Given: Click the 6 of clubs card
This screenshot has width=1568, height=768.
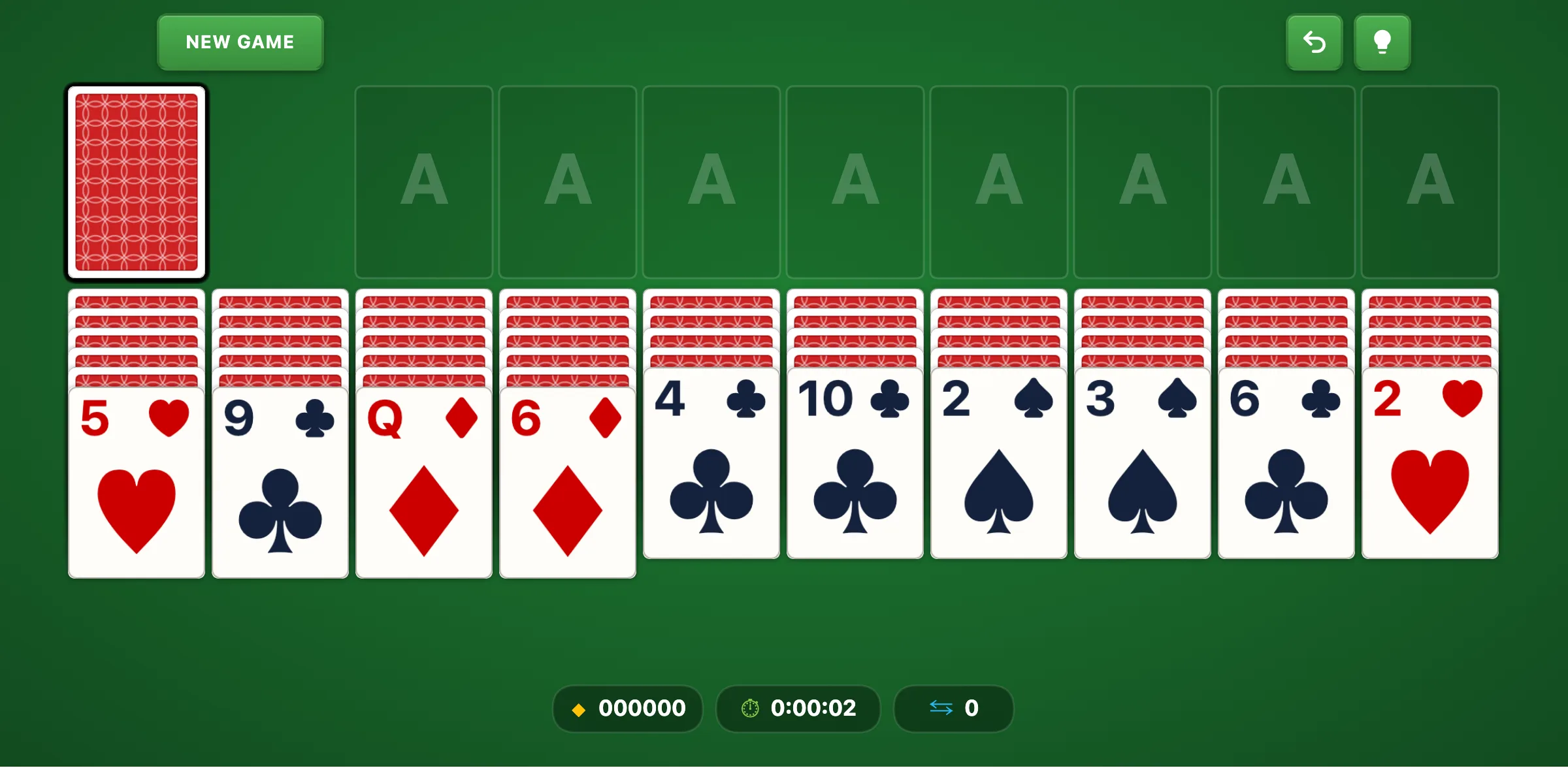Looking at the screenshot, I should 1286,464.
